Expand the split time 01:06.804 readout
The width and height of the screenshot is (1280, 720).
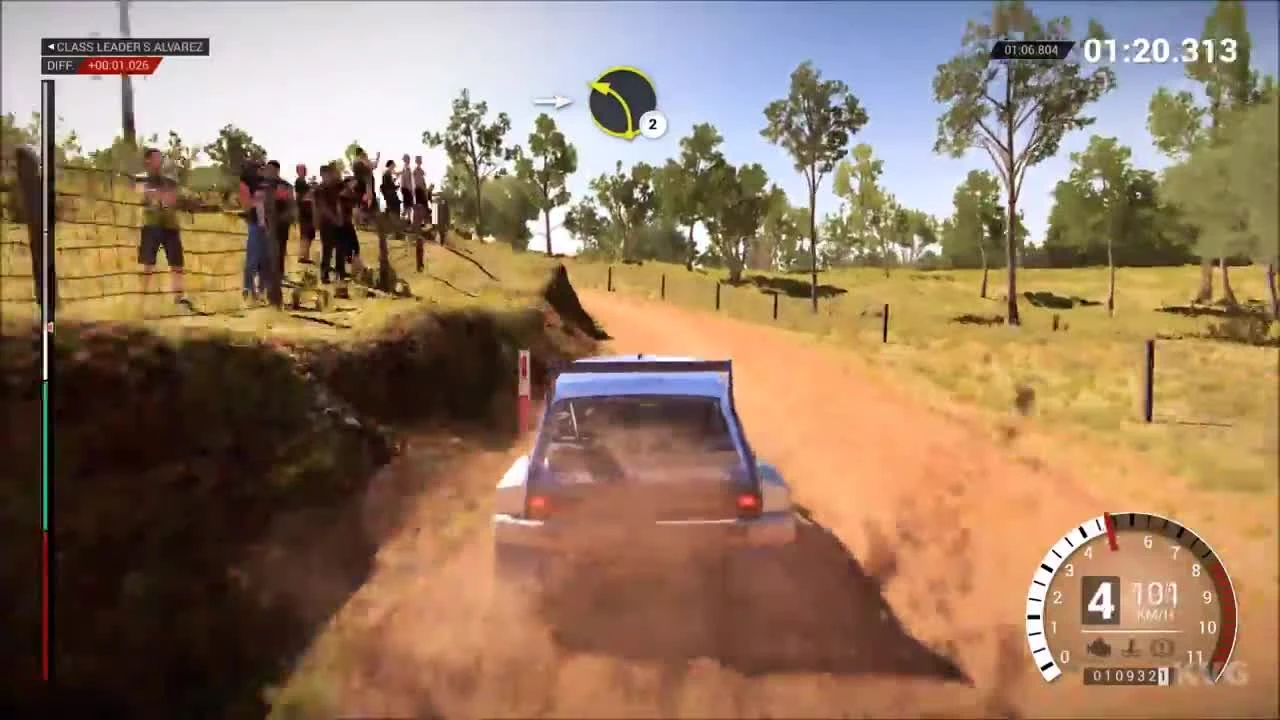coord(1030,49)
